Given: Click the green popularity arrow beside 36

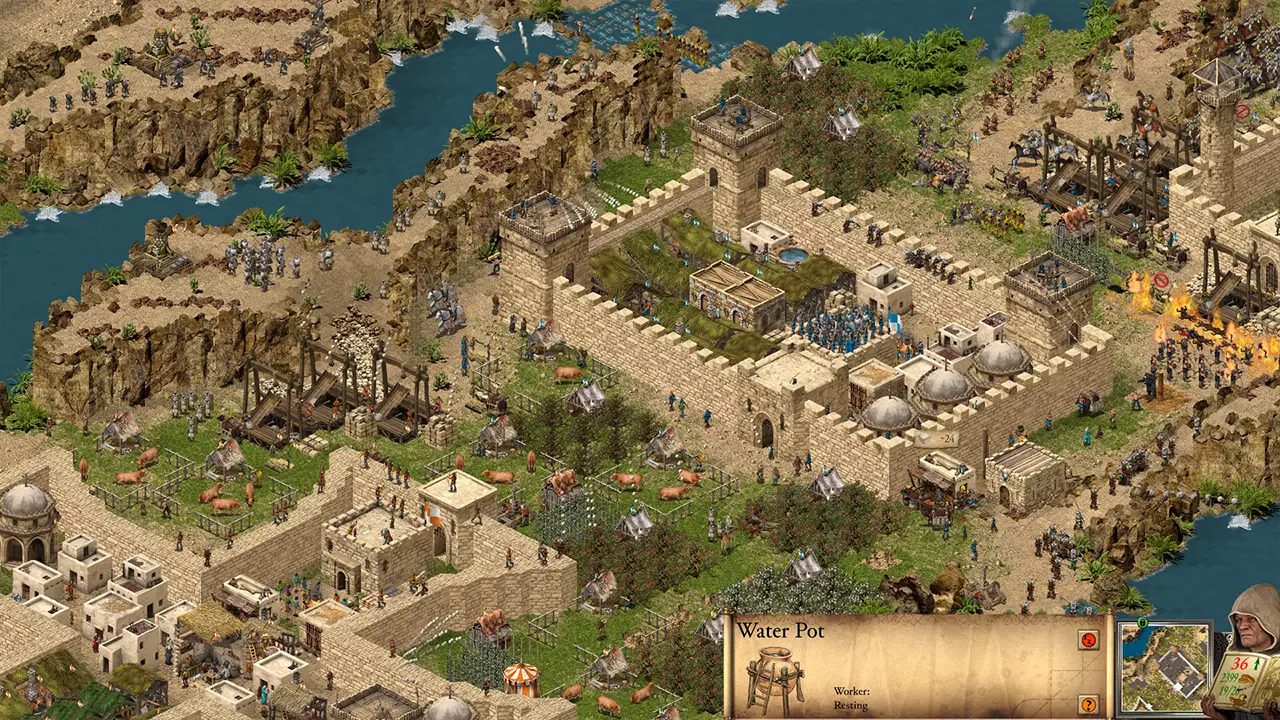Looking at the screenshot, I should click(x=1257, y=663).
